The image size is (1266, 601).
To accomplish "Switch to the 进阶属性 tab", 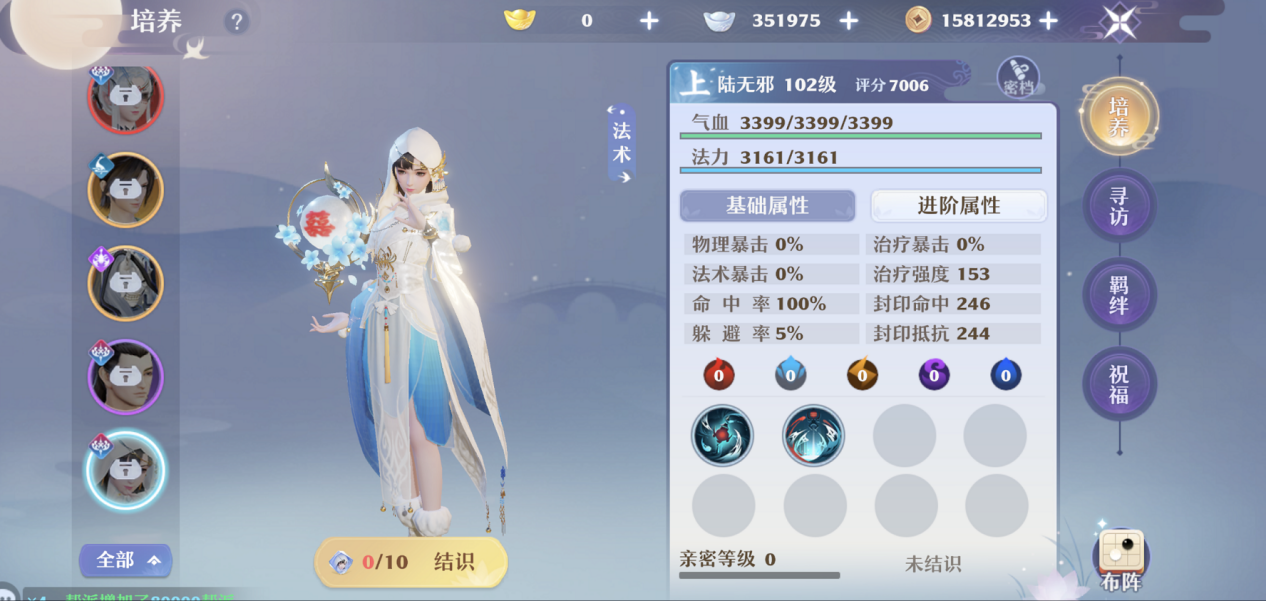I will click(958, 206).
